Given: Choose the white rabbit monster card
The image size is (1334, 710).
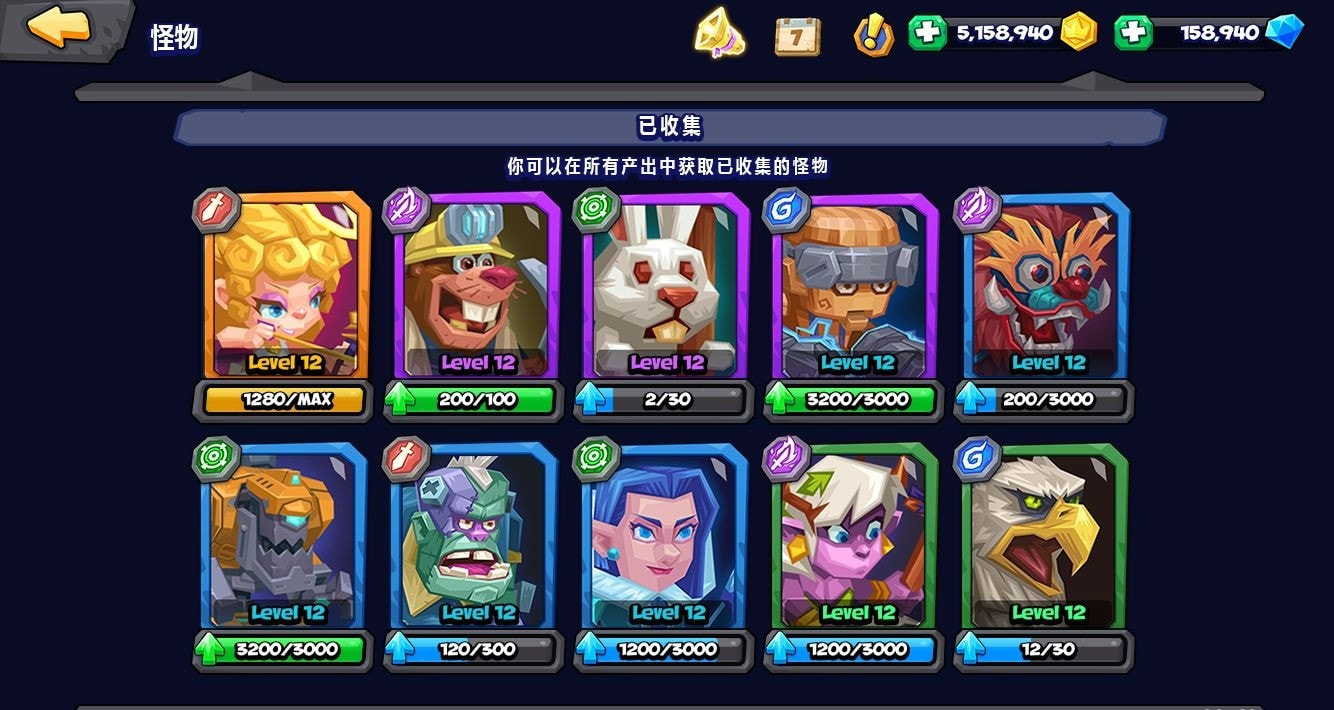Looking at the screenshot, I should click(667, 285).
